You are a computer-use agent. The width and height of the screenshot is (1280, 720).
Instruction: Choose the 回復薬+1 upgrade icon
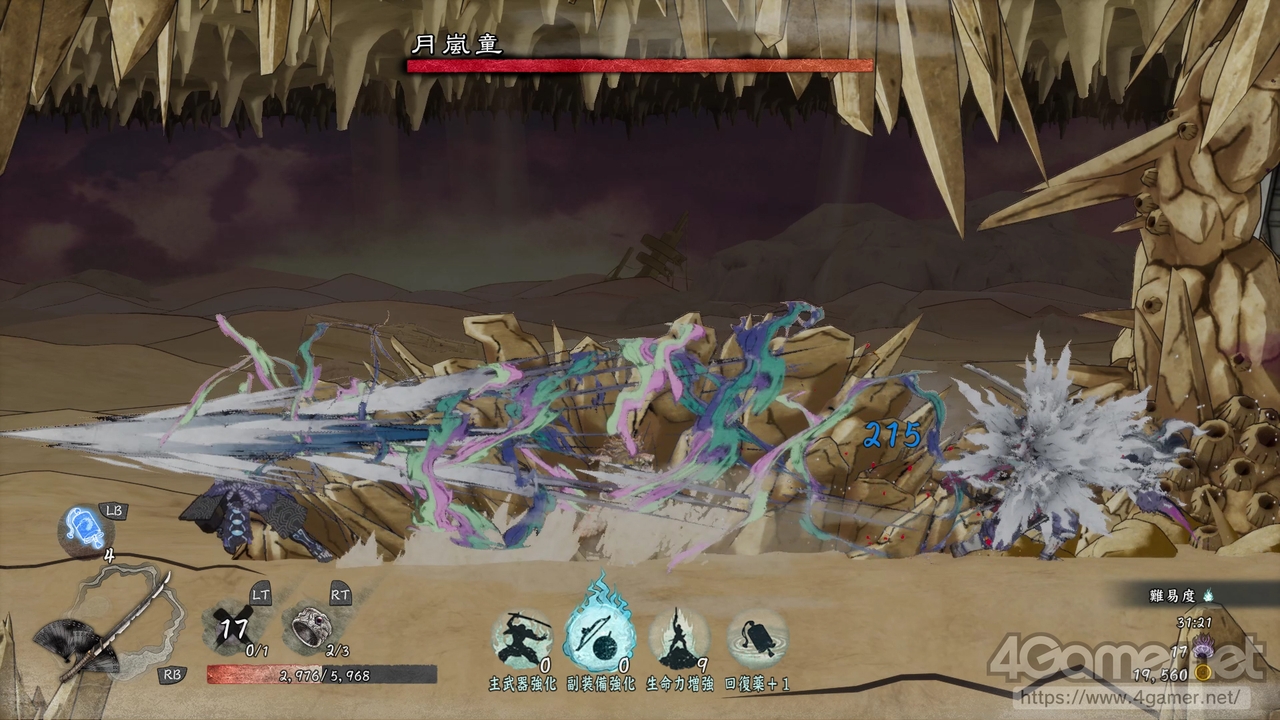click(757, 637)
